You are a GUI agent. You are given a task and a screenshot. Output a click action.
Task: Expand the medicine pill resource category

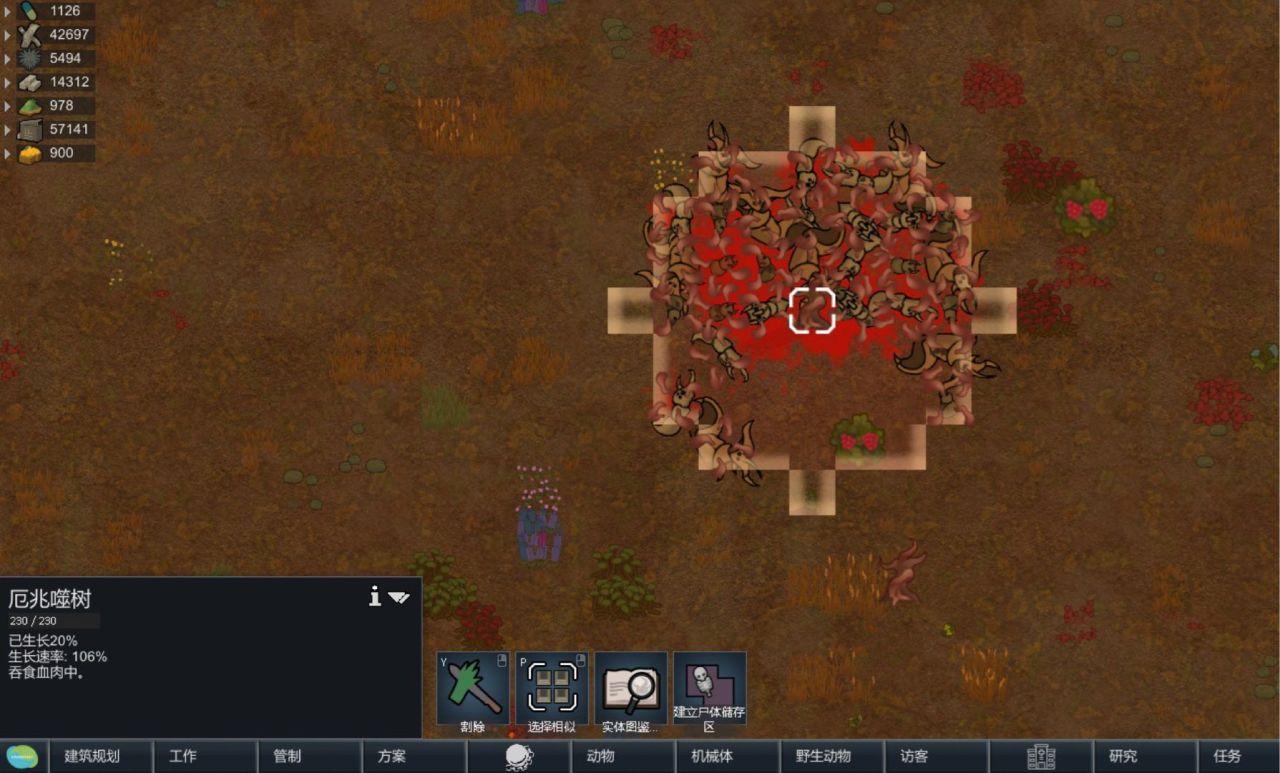[8, 11]
